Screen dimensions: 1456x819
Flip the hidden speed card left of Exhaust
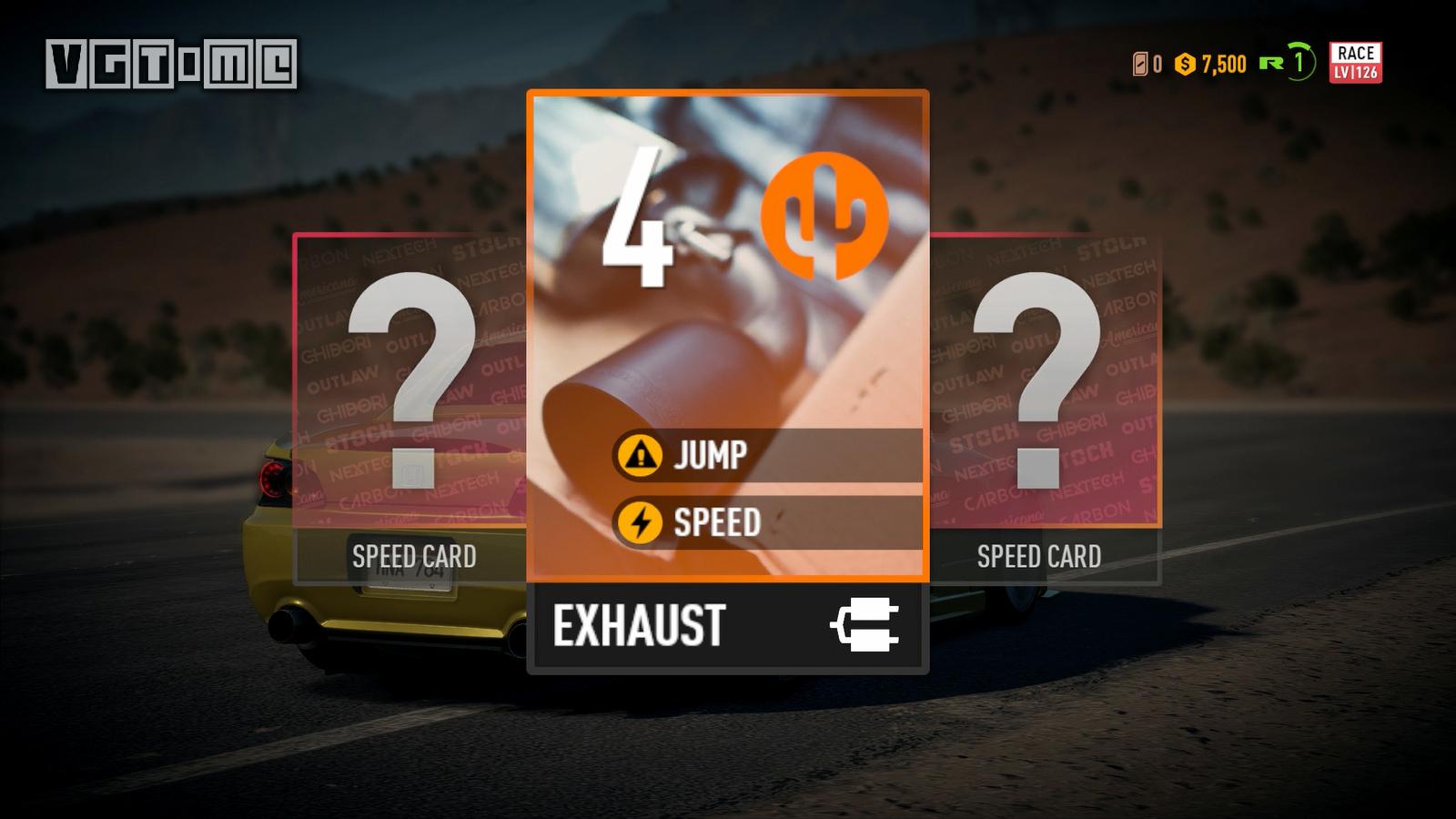coord(411,400)
